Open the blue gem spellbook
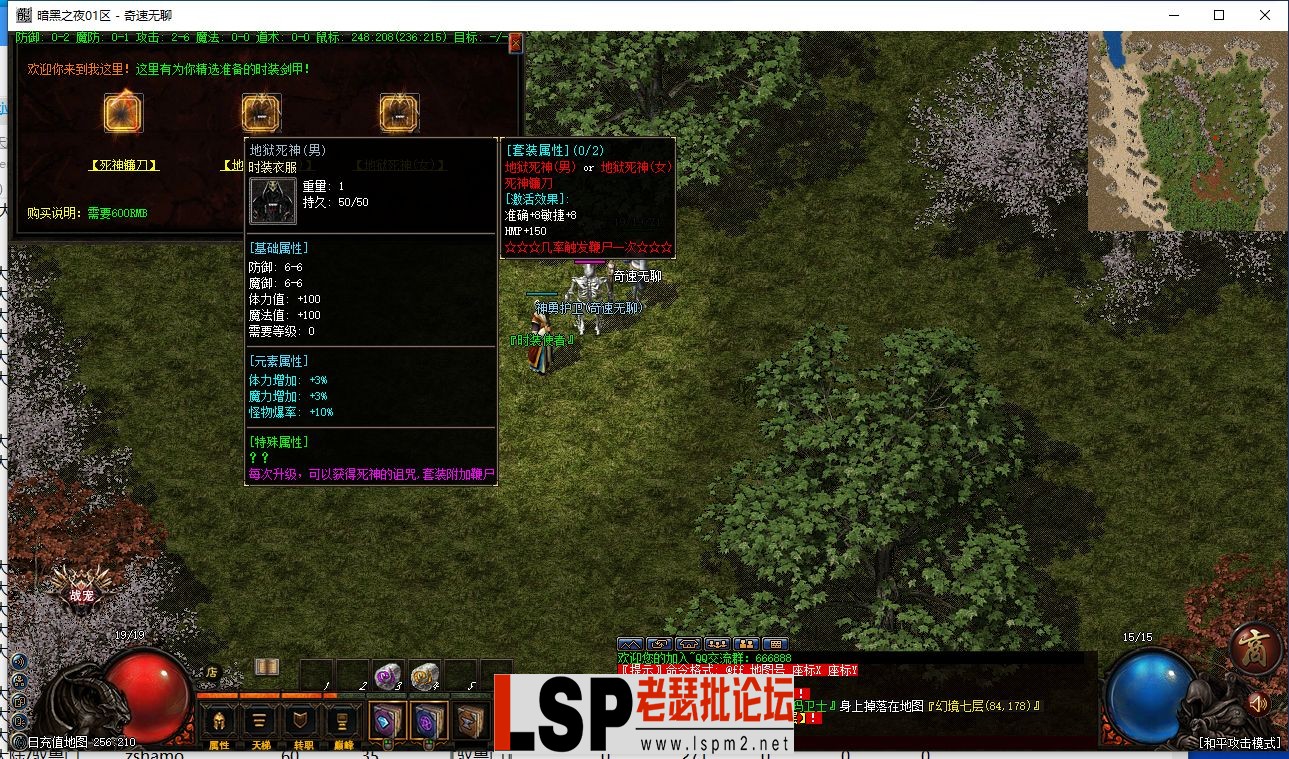Image resolution: width=1289 pixels, height=759 pixels. 387,721
